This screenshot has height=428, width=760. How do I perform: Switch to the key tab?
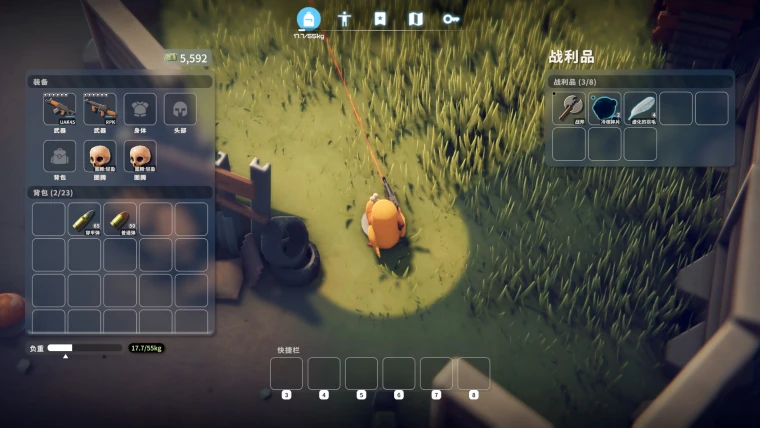pos(451,18)
